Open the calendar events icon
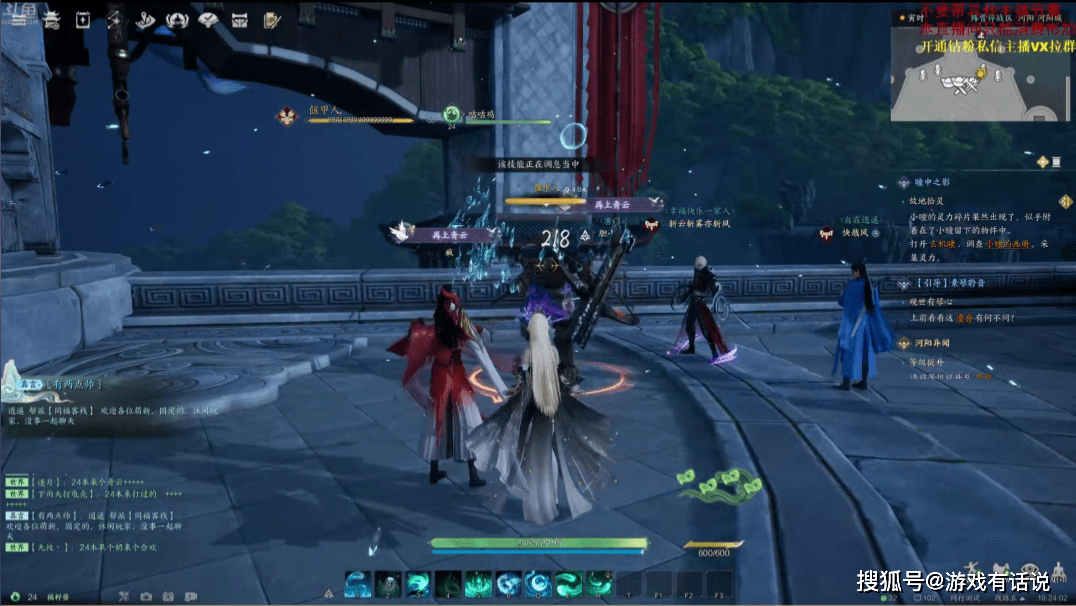 tap(83, 19)
